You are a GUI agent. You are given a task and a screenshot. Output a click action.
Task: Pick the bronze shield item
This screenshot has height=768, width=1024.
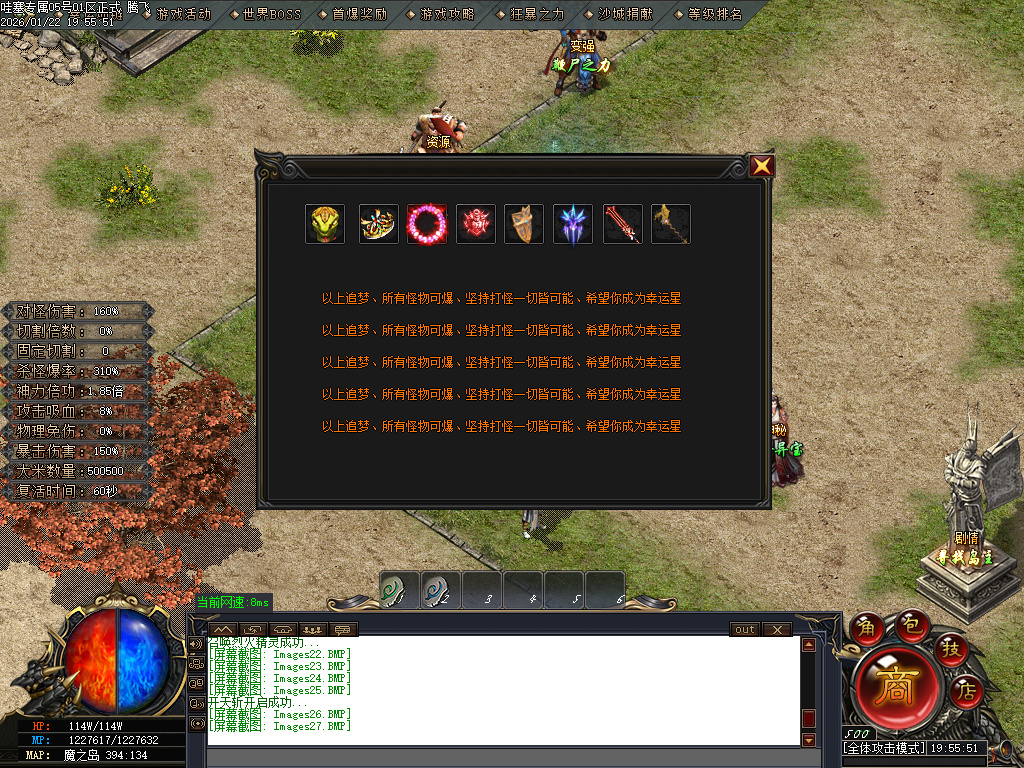524,224
